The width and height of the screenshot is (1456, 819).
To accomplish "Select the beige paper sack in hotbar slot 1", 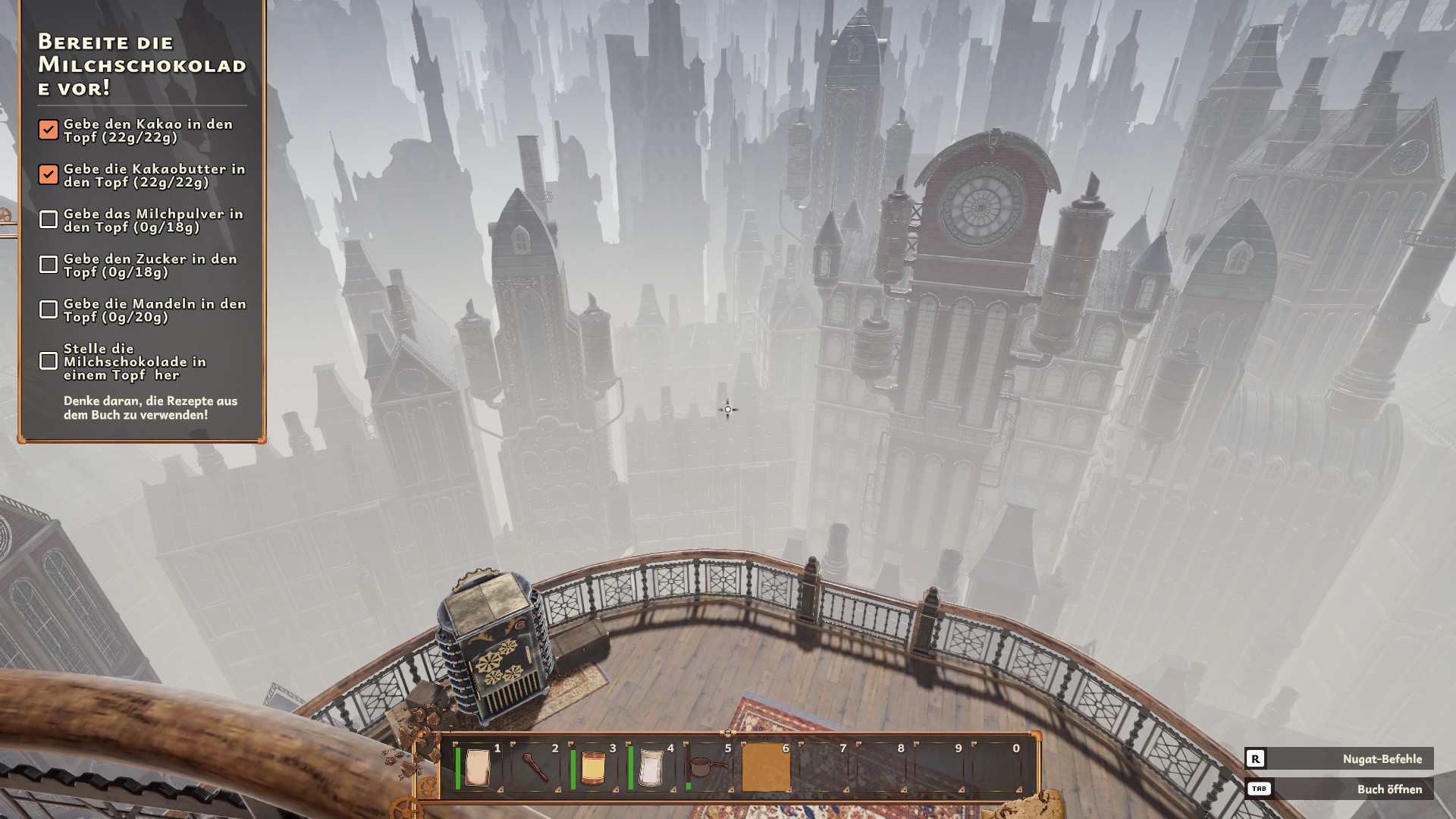I will [479, 767].
